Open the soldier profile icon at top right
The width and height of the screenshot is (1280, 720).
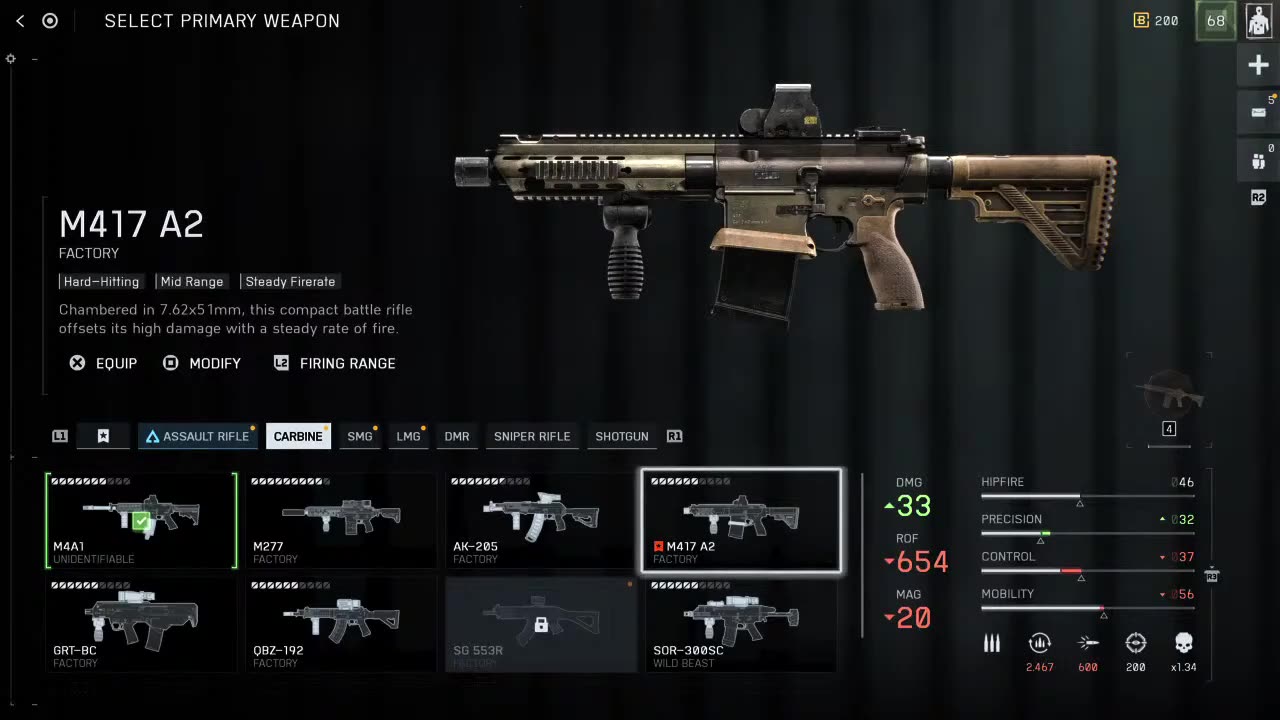pyautogui.click(x=1259, y=21)
